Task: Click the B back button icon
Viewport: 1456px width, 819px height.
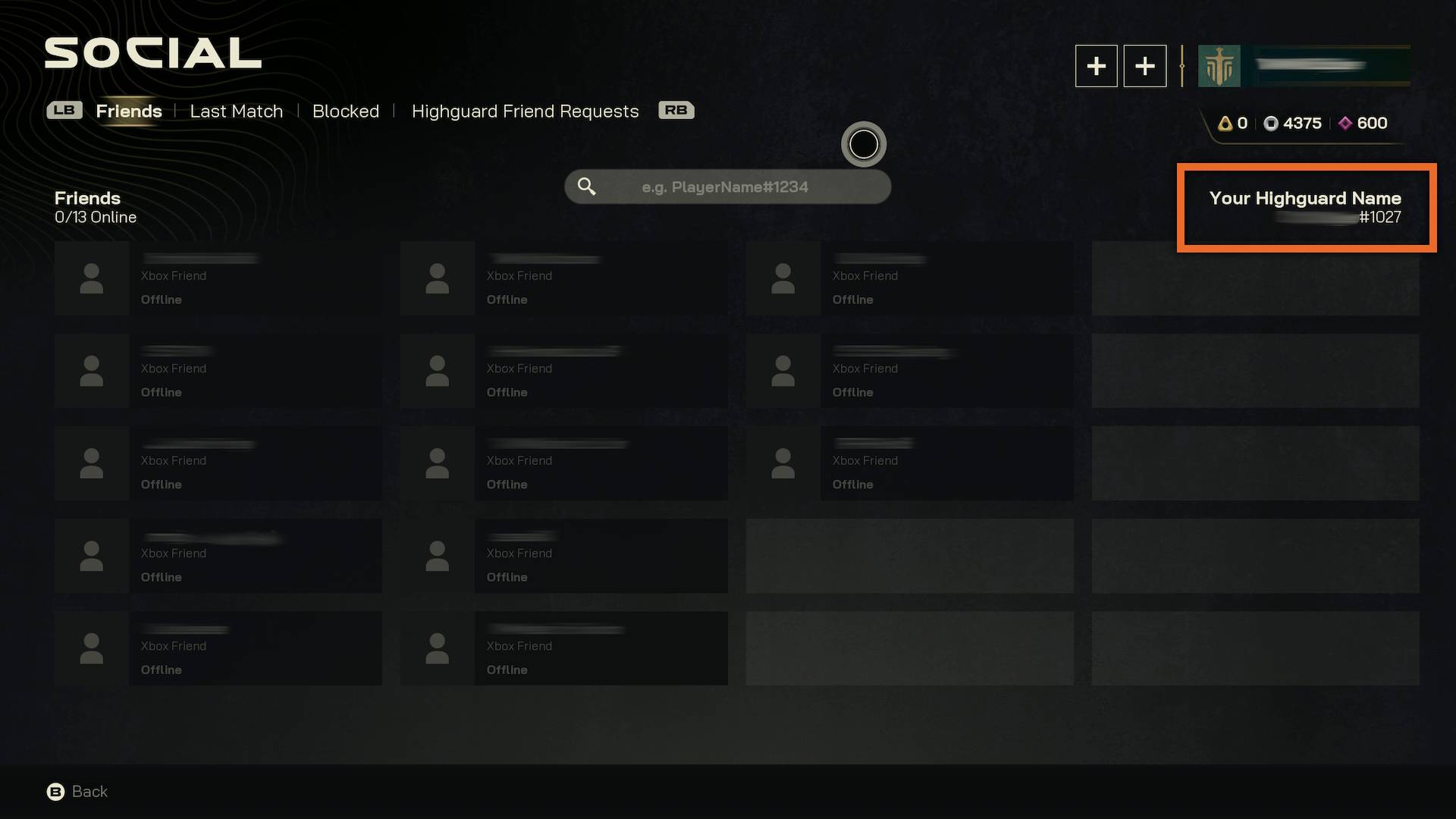Action: tap(54, 792)
